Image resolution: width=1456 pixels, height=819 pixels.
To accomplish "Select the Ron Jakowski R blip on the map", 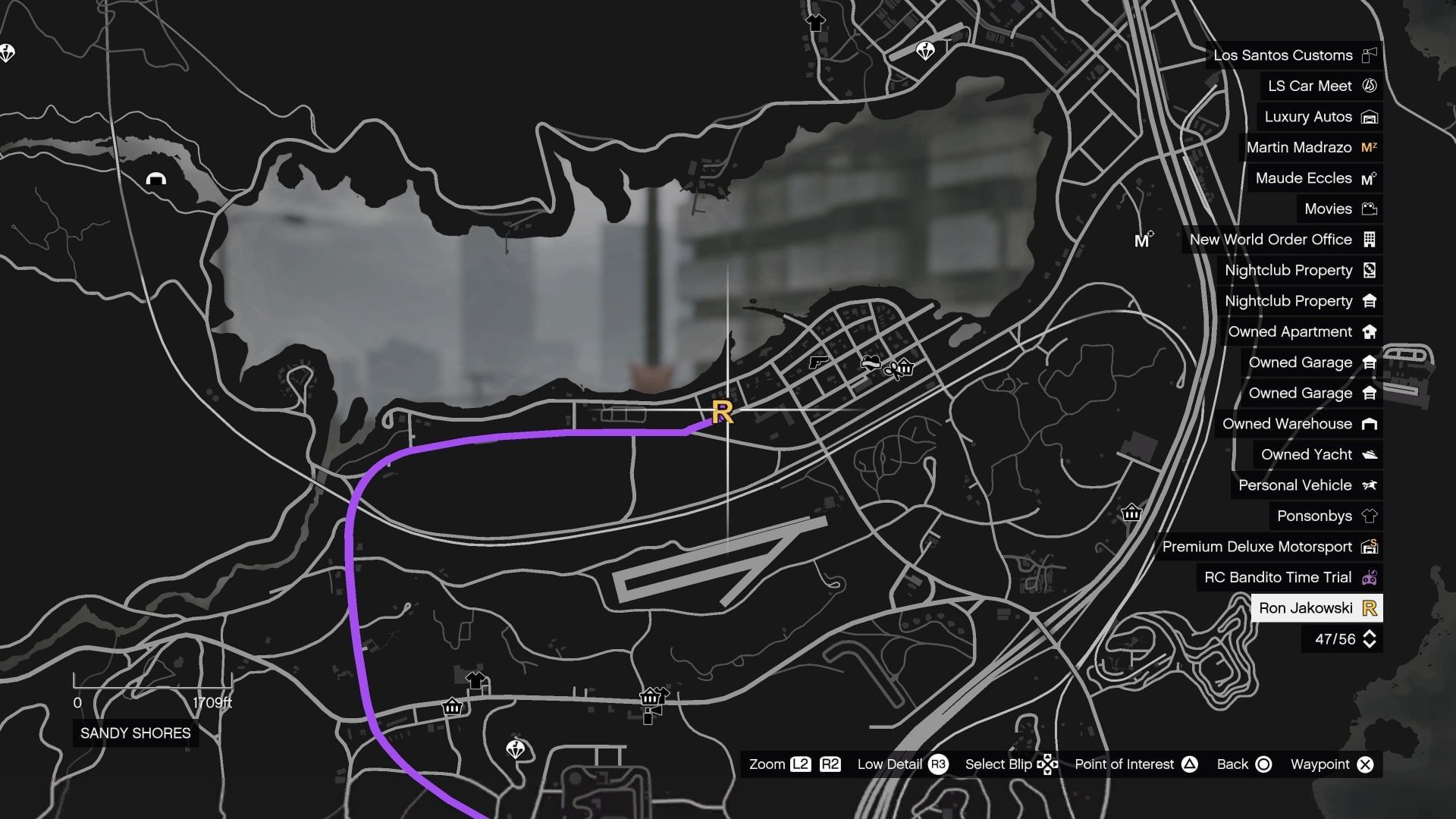I will (x=723, y=413).
